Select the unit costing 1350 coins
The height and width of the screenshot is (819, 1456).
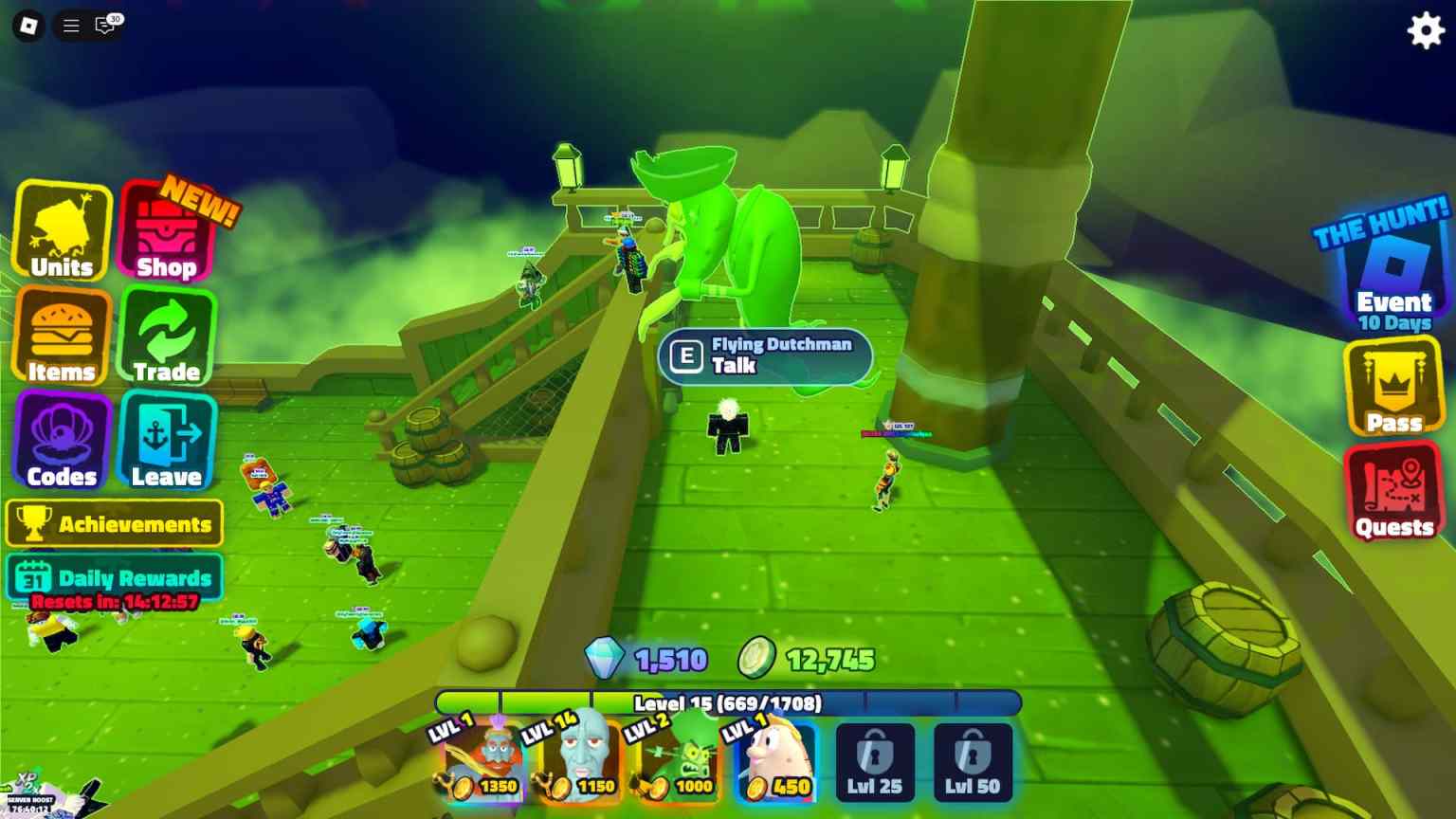(x=480, y=761)
